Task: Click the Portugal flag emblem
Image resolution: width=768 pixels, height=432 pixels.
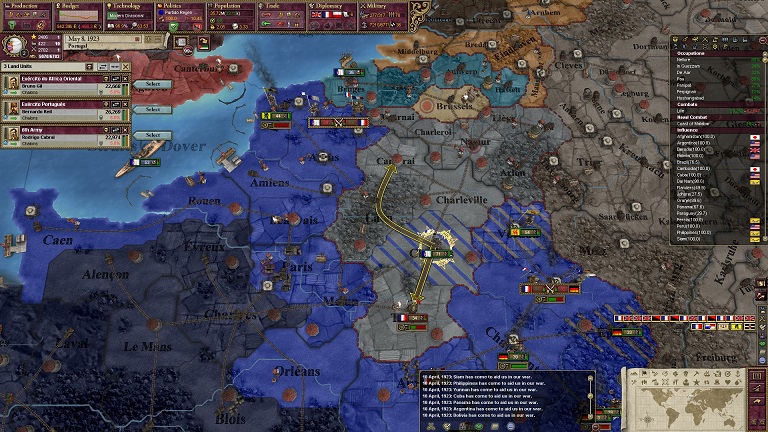Action: pyautogui.click(x=17, y=44)
